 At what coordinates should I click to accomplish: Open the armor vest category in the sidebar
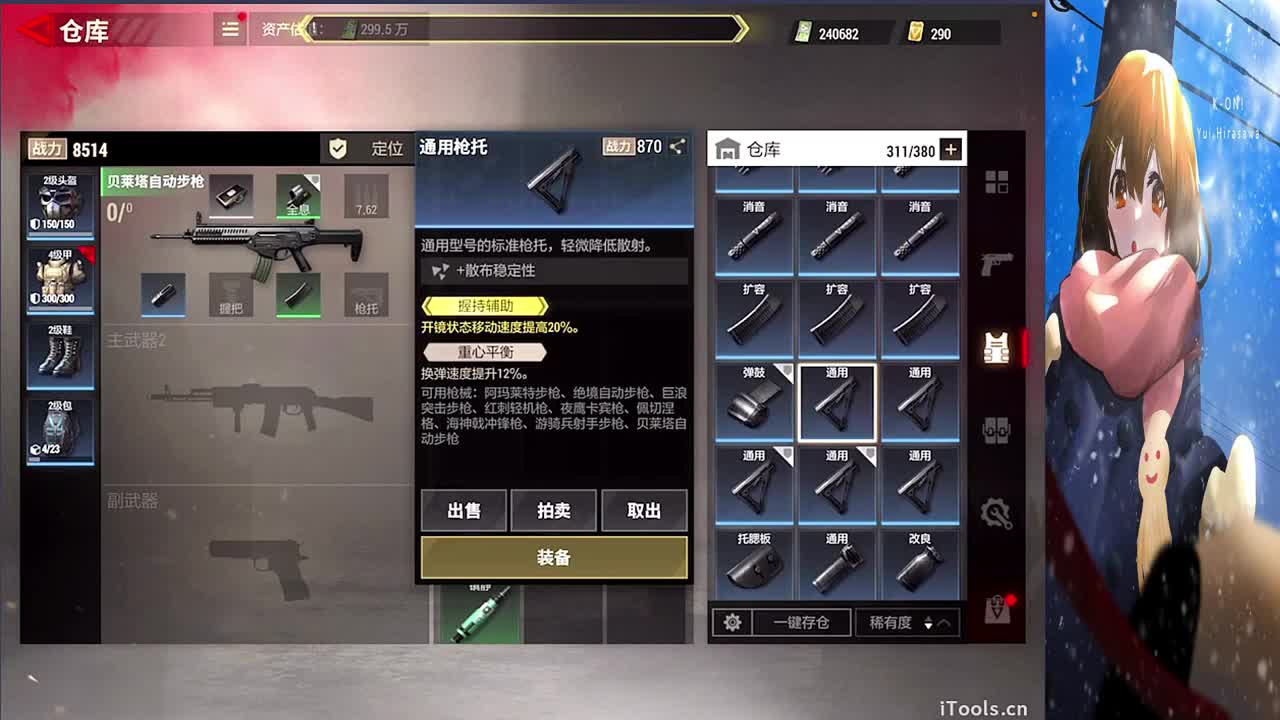(x=995, y=348)
